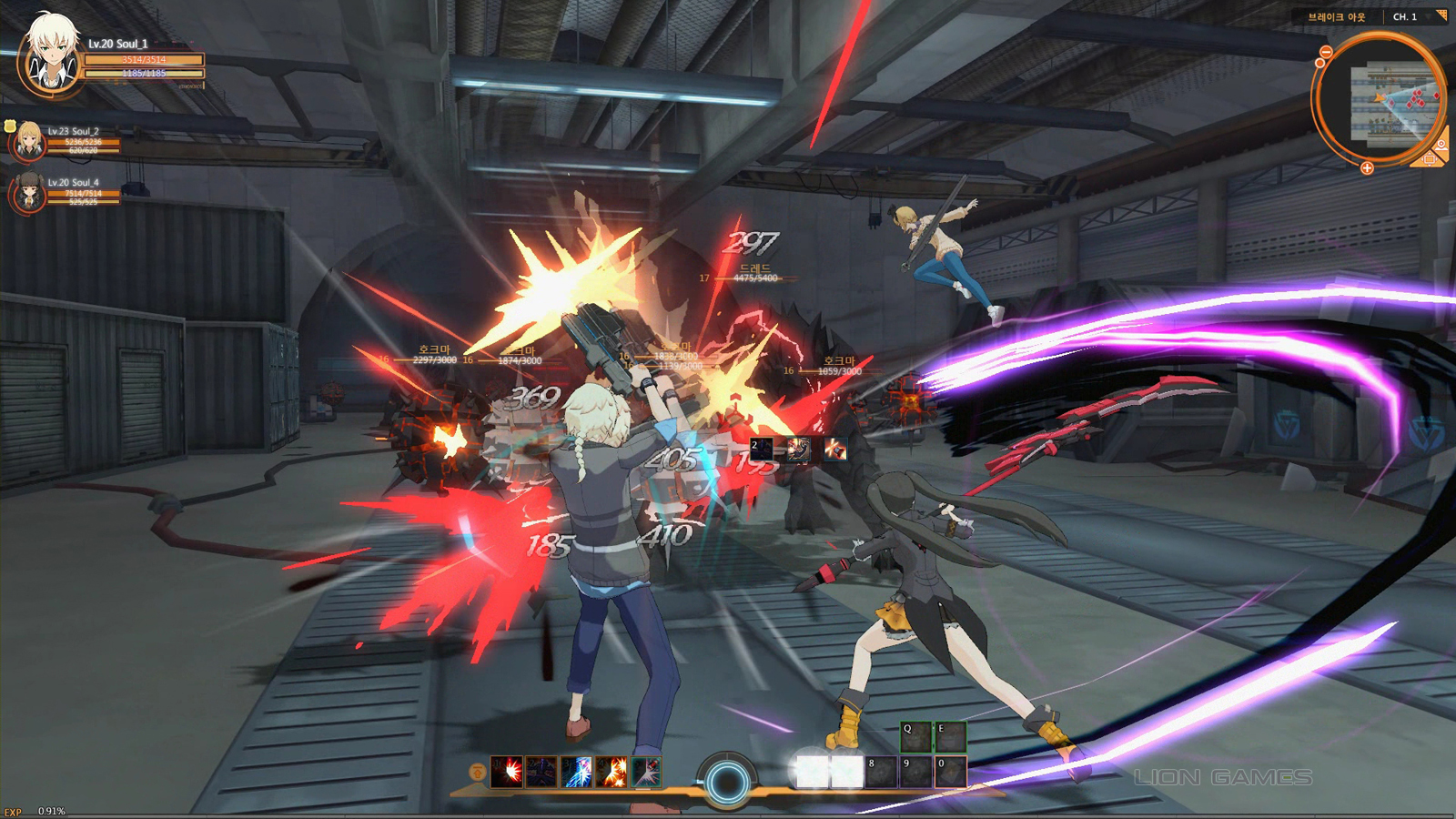Use the item in quick slot 0
The image size is (1456, 819).
(x=950, y=772)
